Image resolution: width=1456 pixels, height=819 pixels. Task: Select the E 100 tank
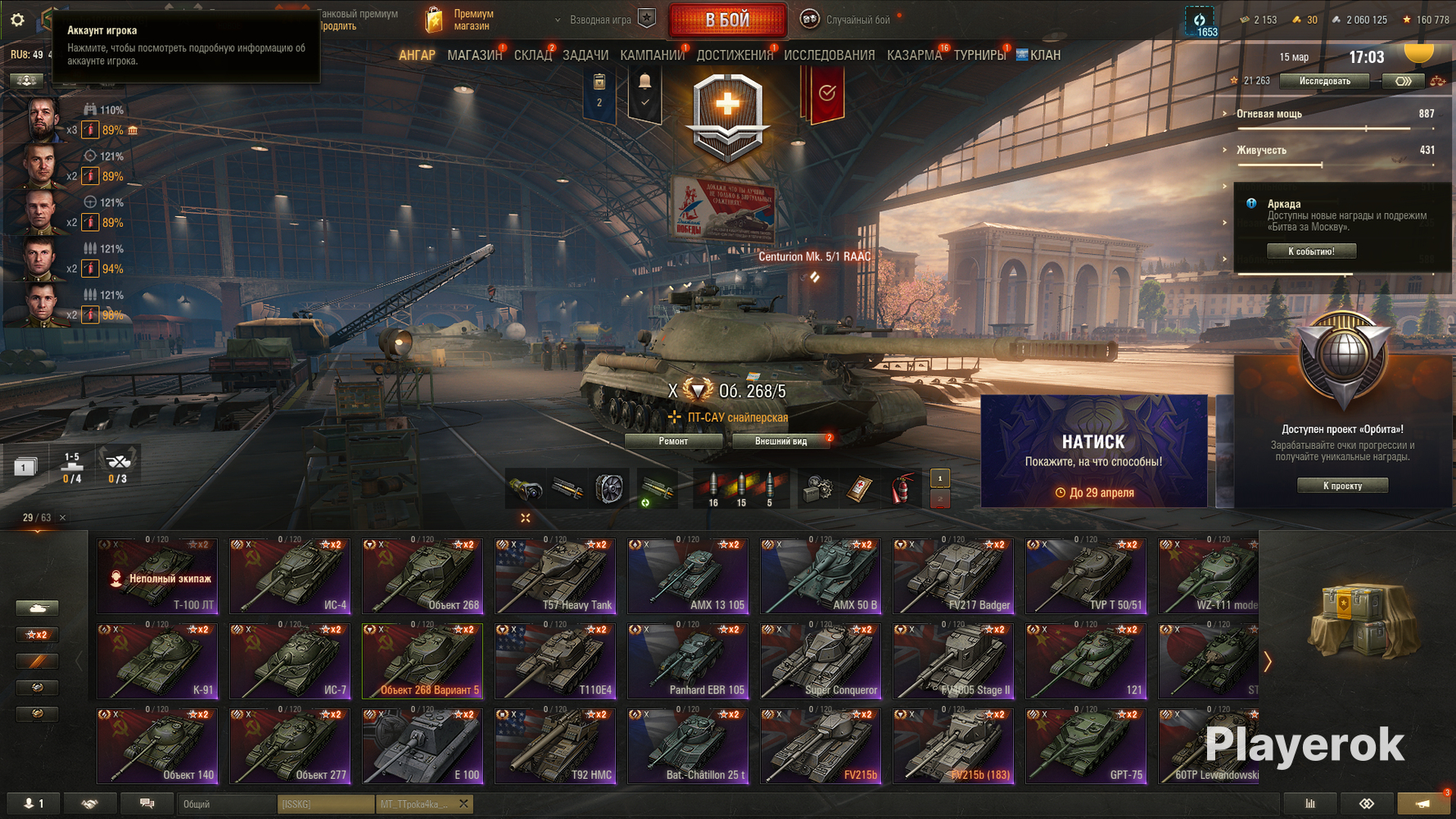click(423, 746)
